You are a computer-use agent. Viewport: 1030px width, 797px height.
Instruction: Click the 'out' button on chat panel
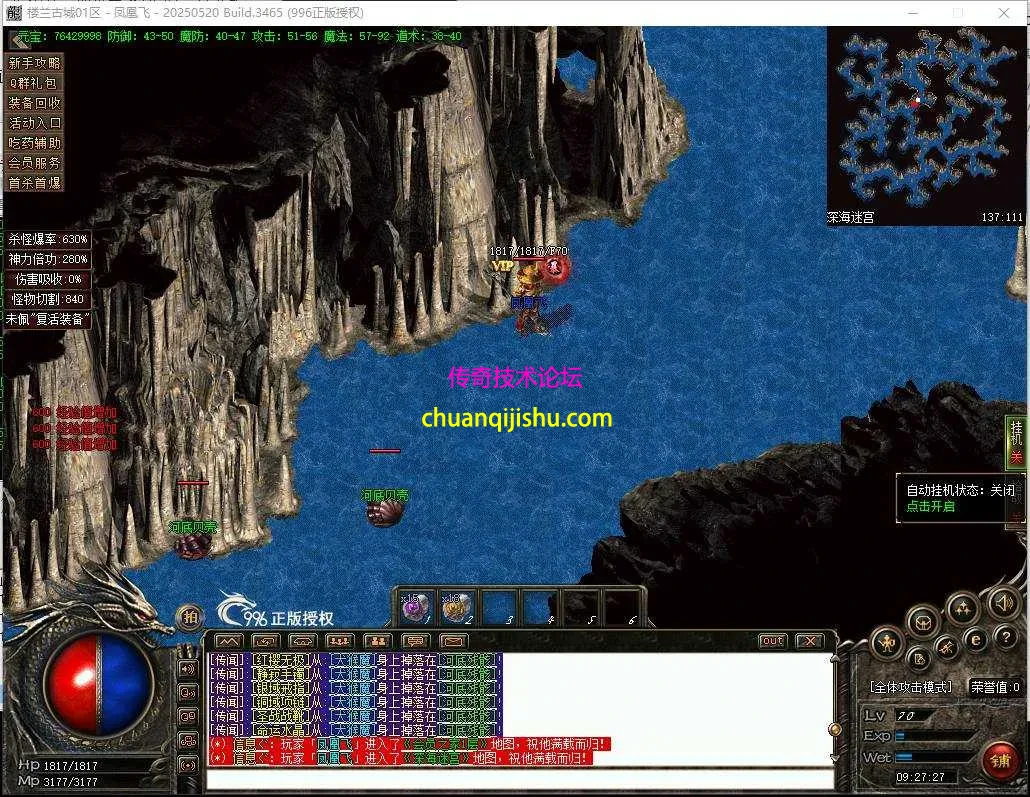(x=772, y=641)
